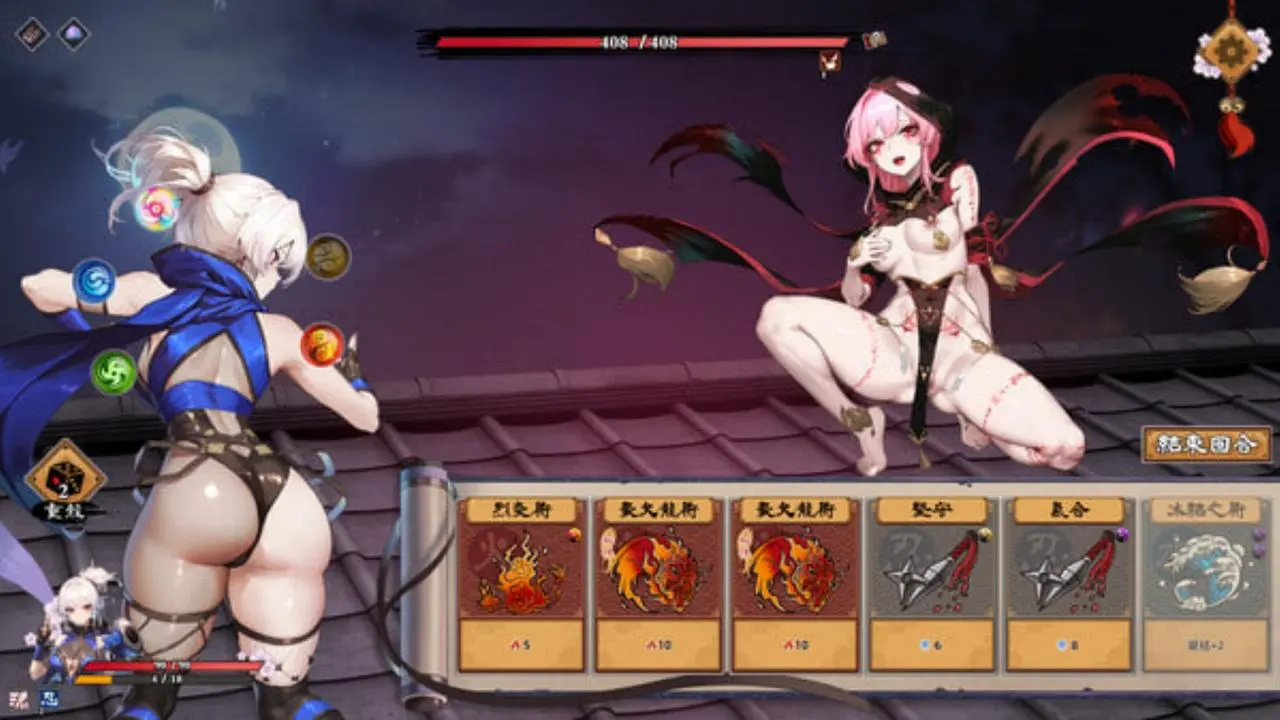This screenshot has width=1280, height=720.
Task: Pick the 冰結之術 ice wave card
Action: click(1205, 584)
